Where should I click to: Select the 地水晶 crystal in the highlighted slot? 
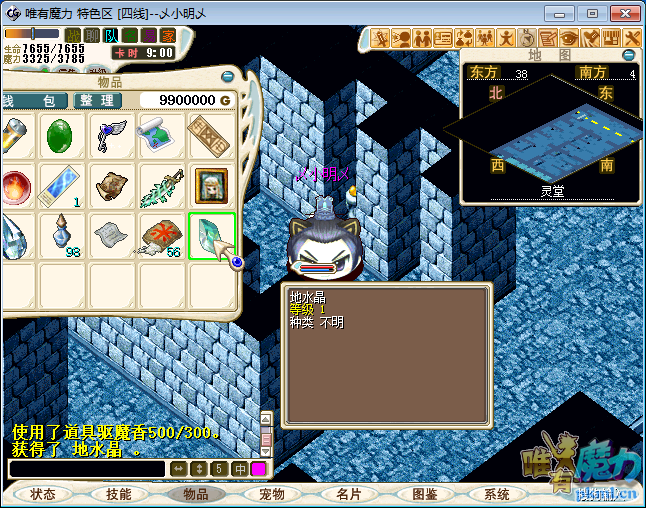pyautogui.click(x=211, y=236)
